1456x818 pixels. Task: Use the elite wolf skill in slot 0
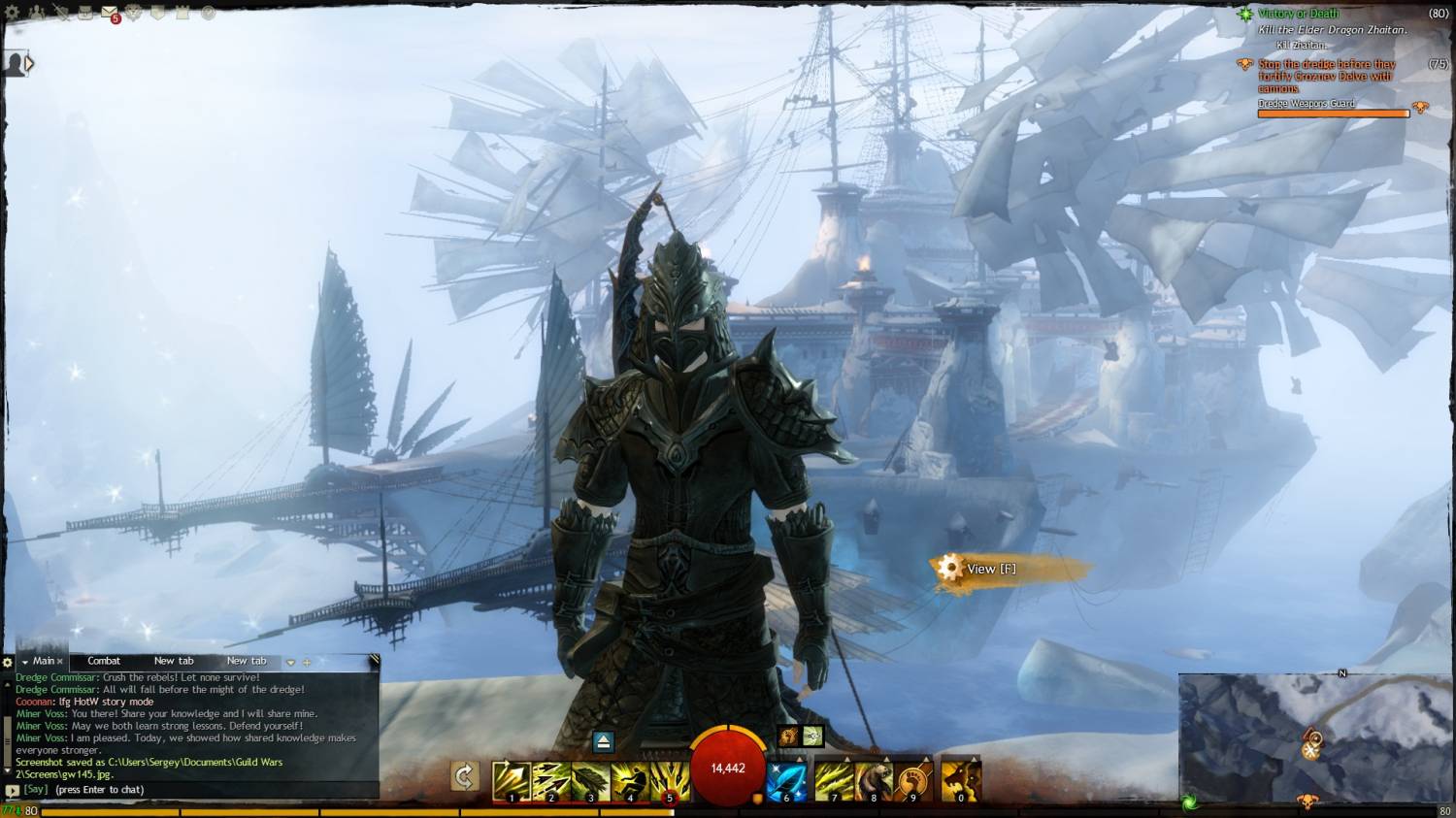pos(960,781)
